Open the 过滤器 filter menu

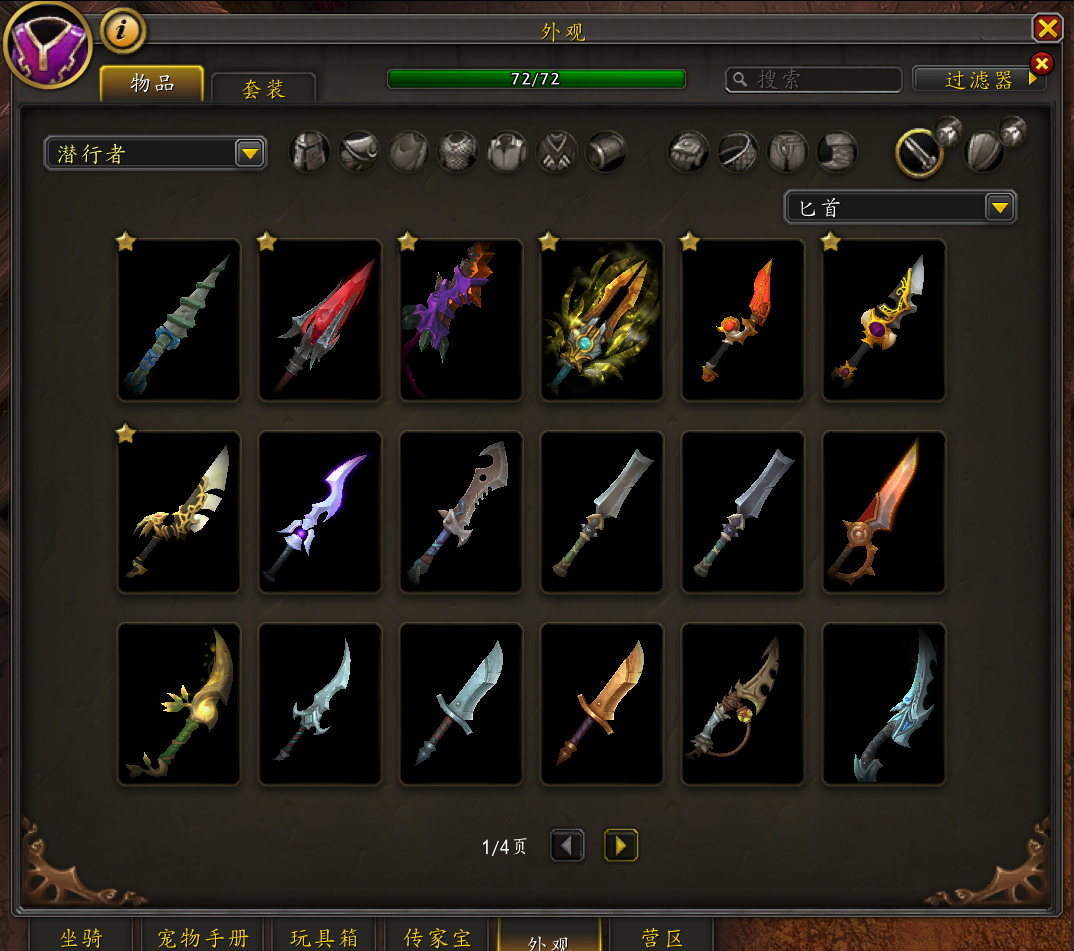tap(979, 80)
